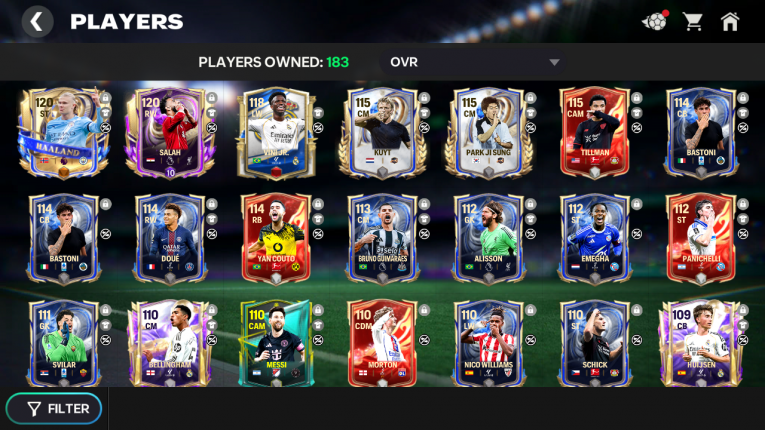Open the store shopping cart icon
The image size is (765, 430).
692,21
